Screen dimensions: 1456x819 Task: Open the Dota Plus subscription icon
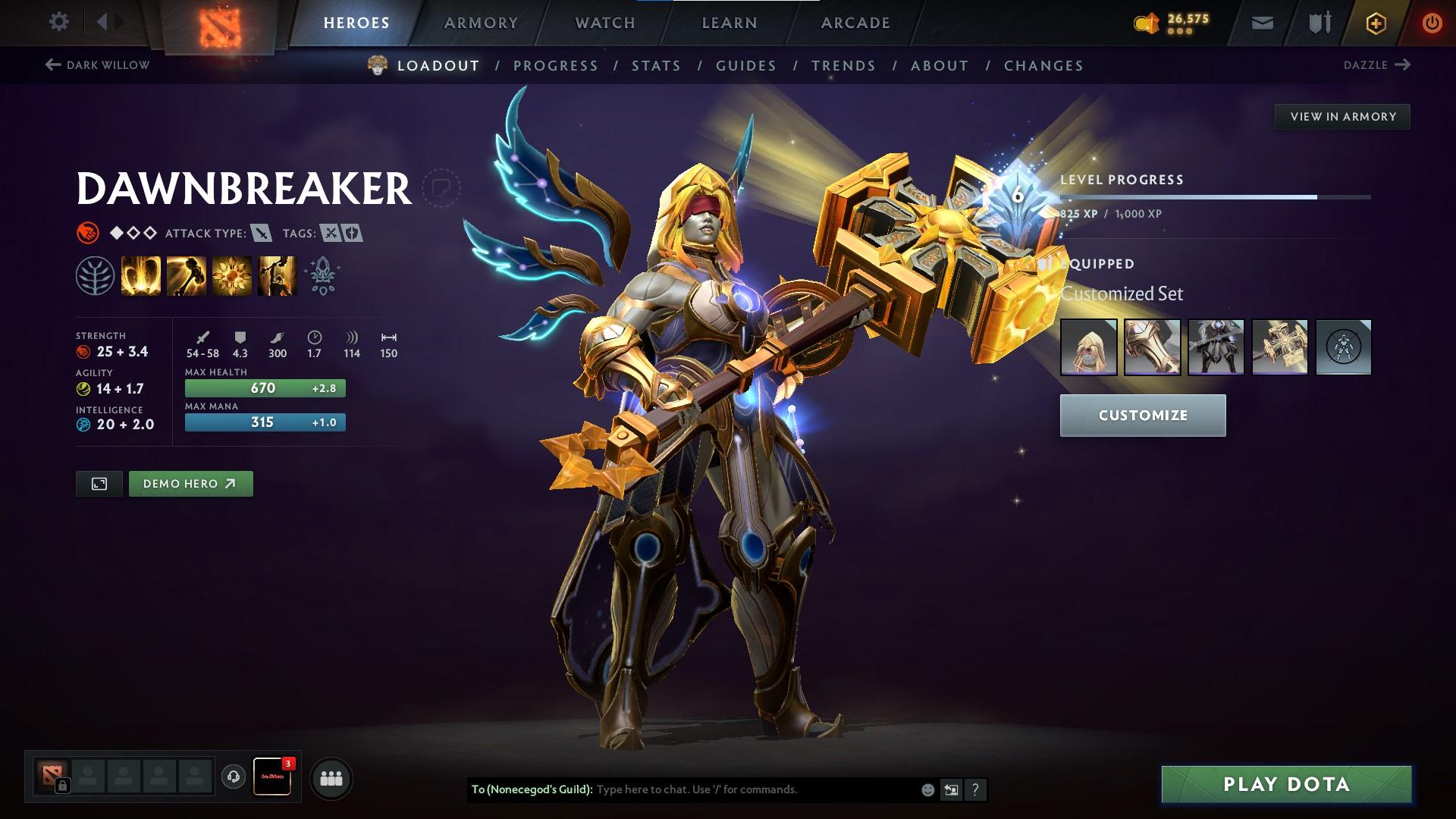pos(1376,23)
